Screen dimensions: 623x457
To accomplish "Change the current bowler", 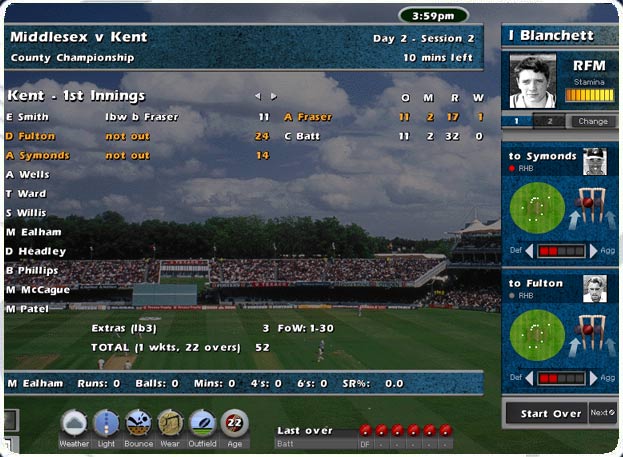I will pyautogui.click(x=593, y=122).
